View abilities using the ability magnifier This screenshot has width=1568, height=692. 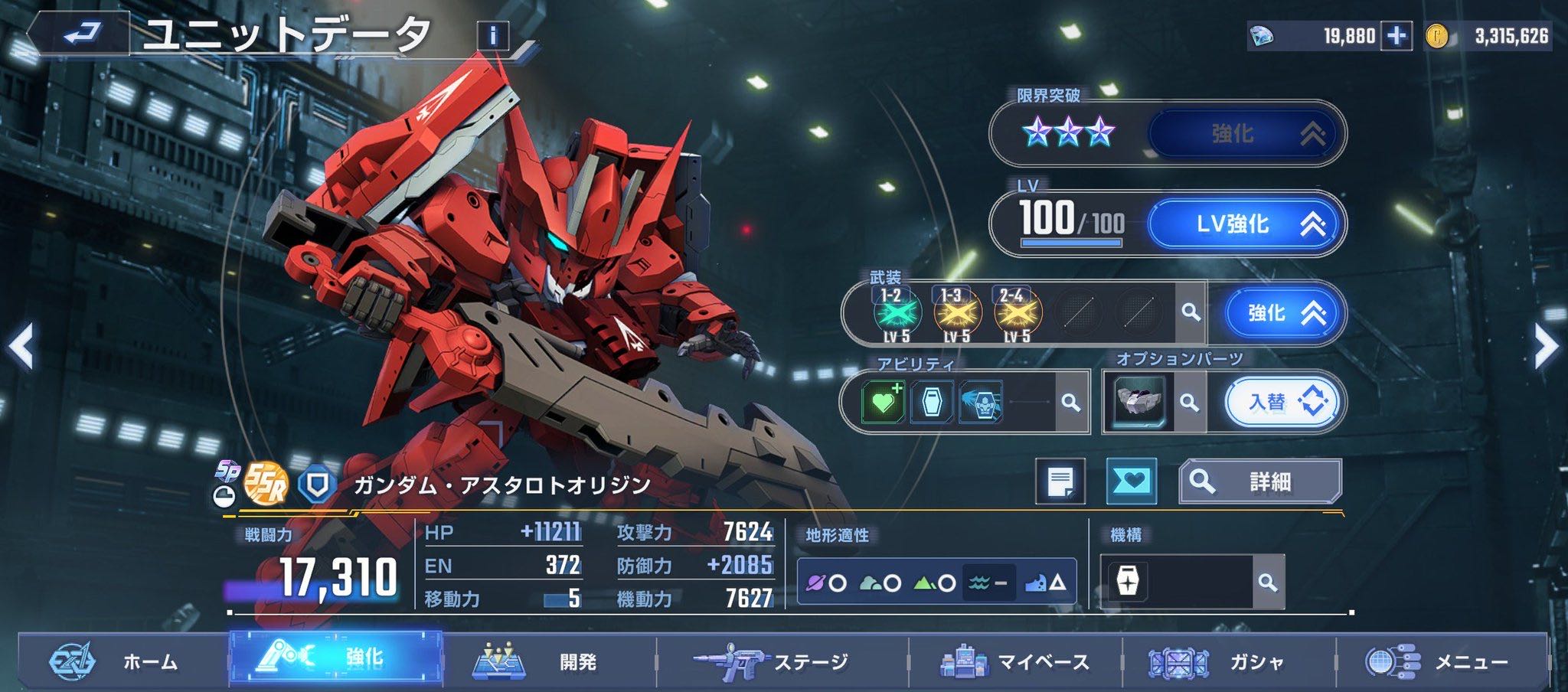[1070, 402]
